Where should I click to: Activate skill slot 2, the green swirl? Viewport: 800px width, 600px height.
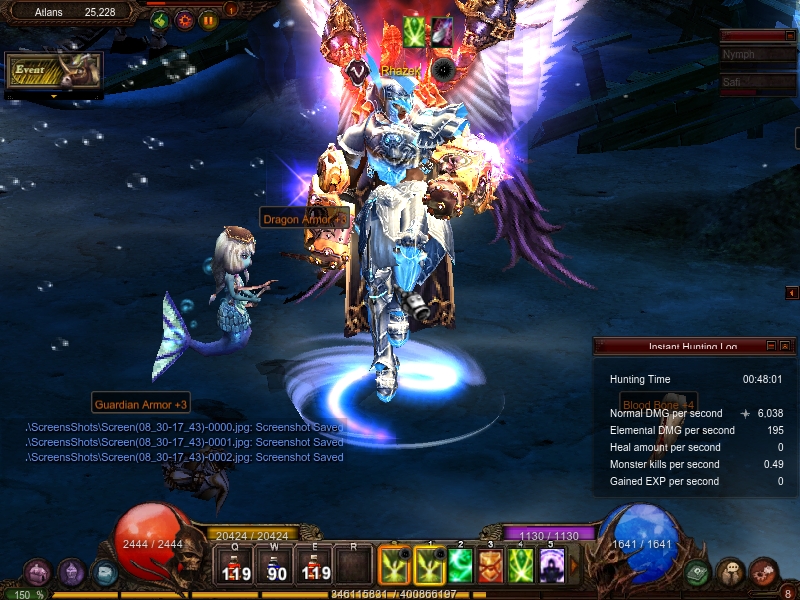pos(460,566)
